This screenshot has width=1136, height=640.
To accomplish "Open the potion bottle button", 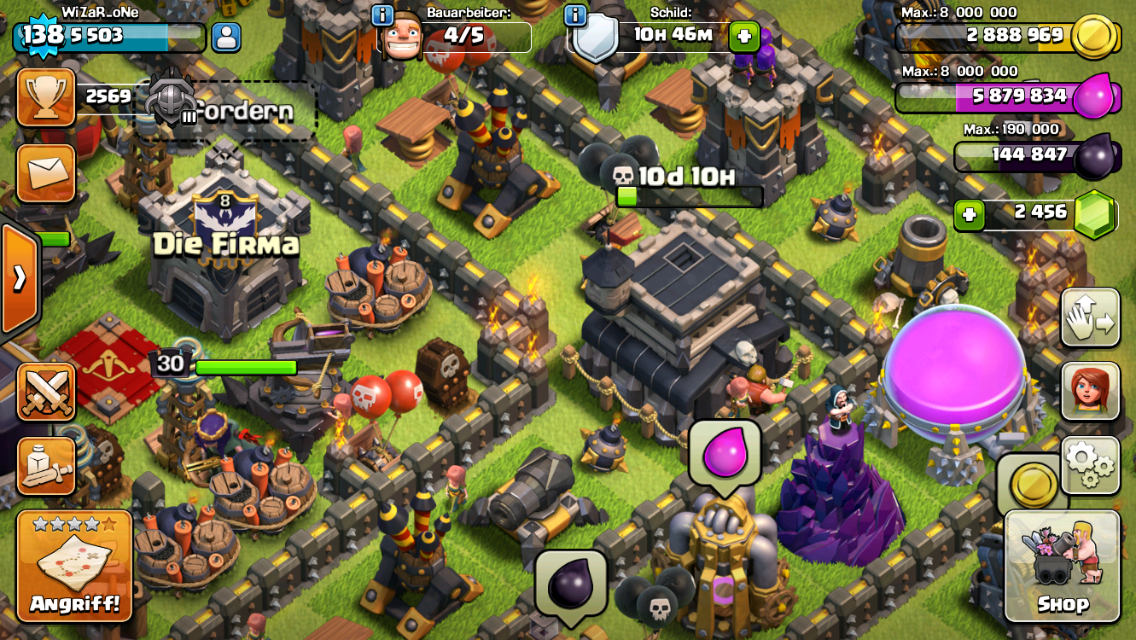I will [x=46, y=465].
